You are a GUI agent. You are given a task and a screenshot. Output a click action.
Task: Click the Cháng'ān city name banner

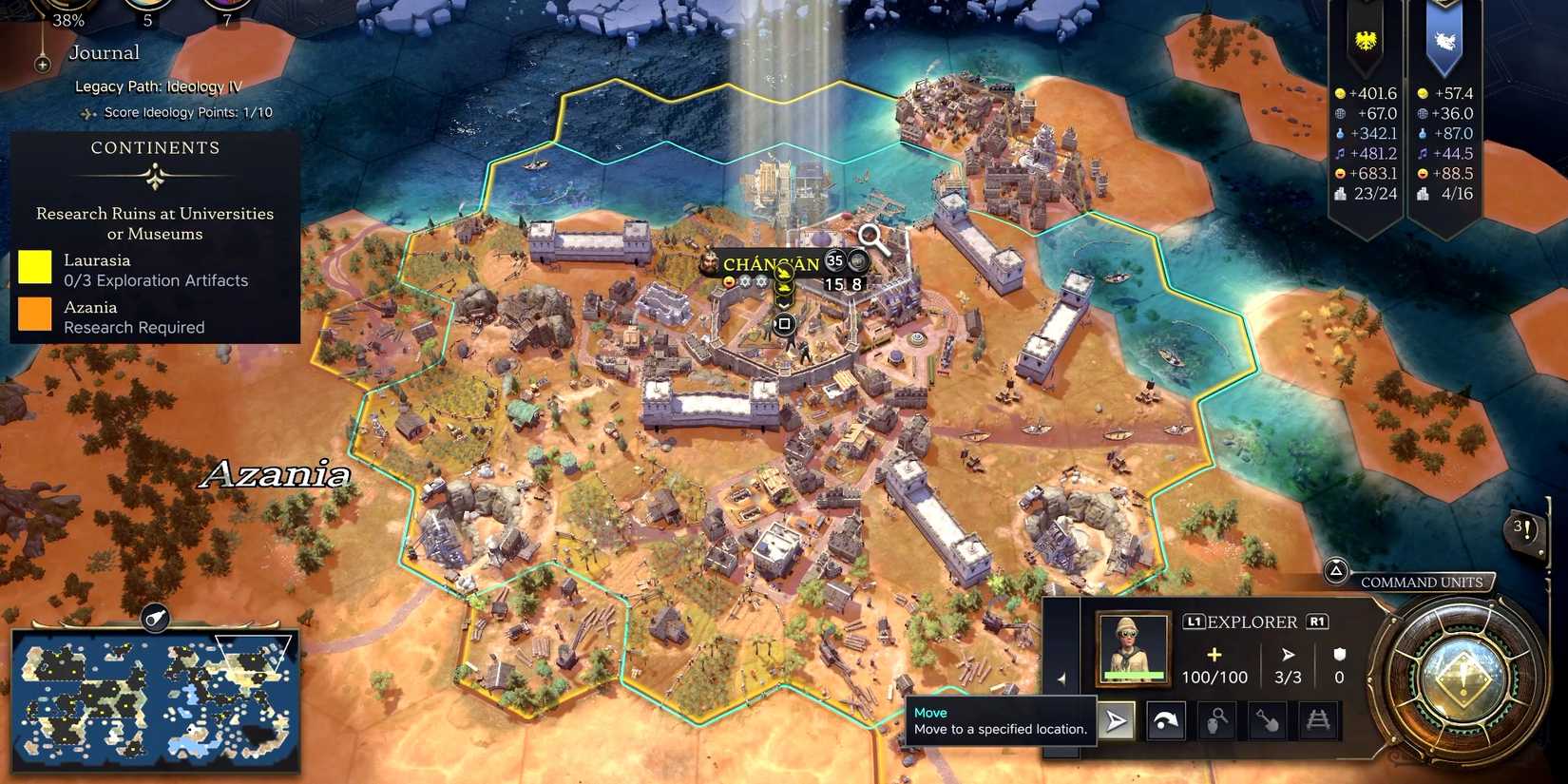click(772, 262)
